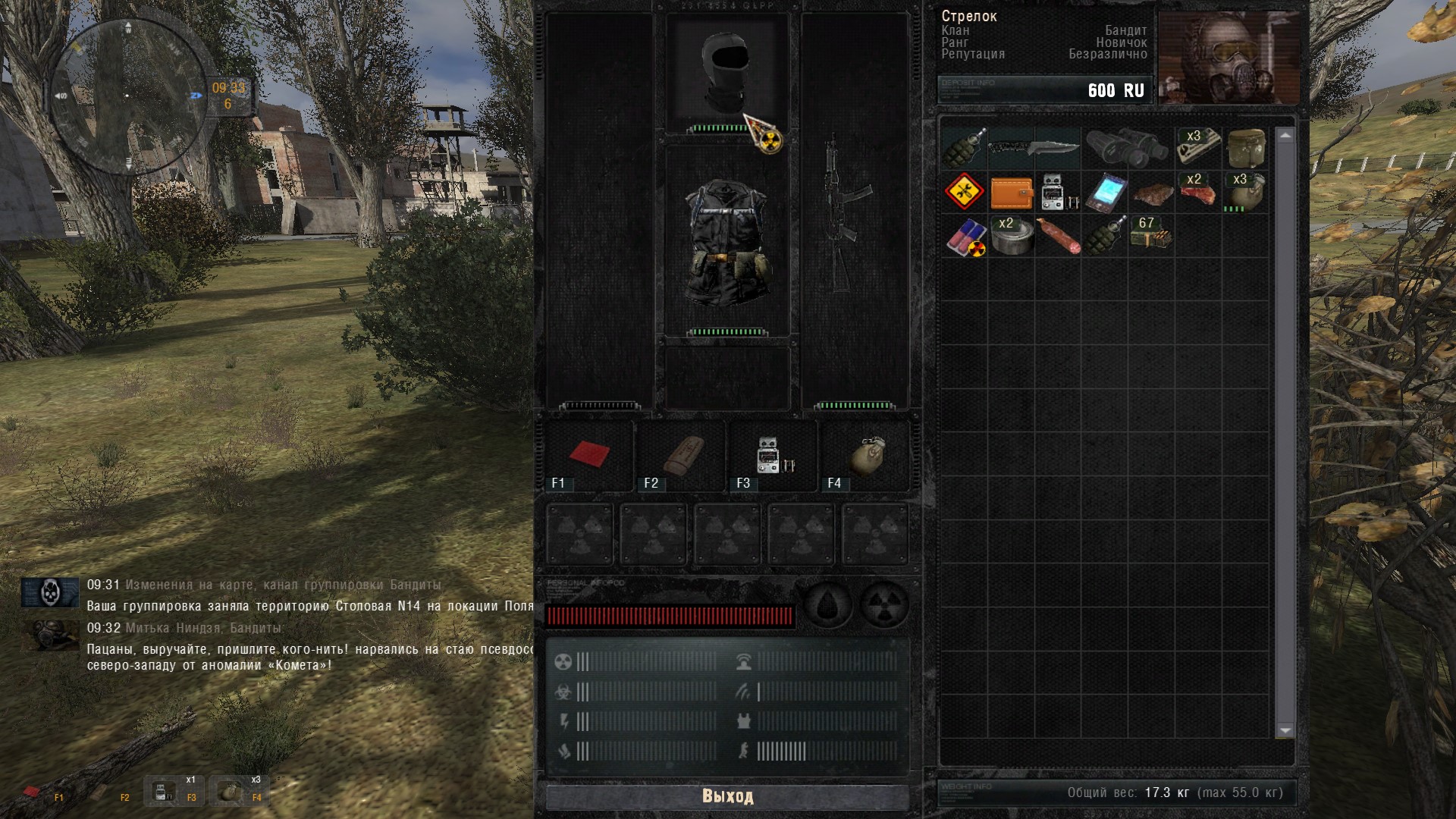
Task: Choose the ammo box showing 67 rounds
Action: tap(1151, 237)
